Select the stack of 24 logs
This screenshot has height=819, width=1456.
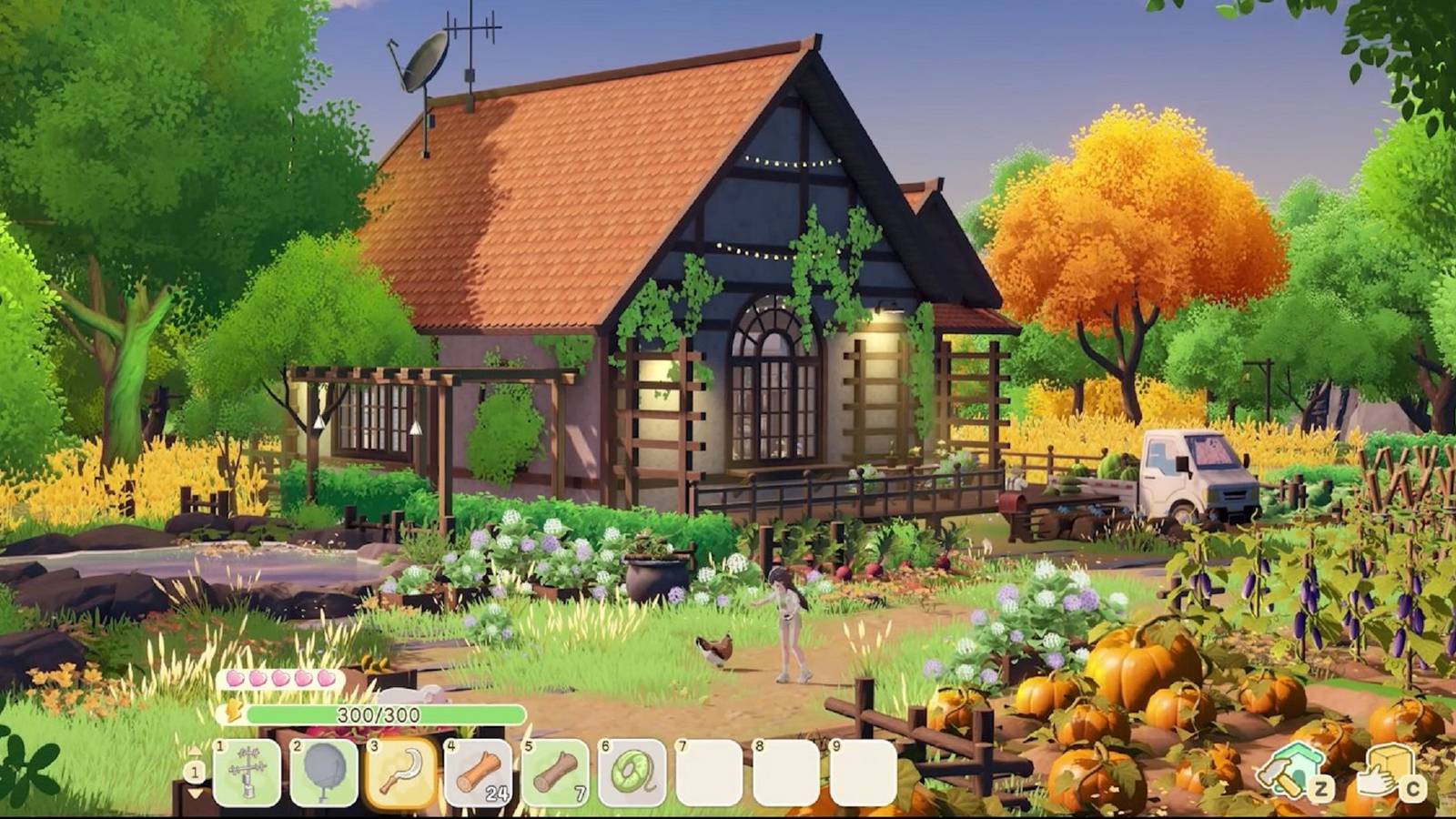(478, 774)
